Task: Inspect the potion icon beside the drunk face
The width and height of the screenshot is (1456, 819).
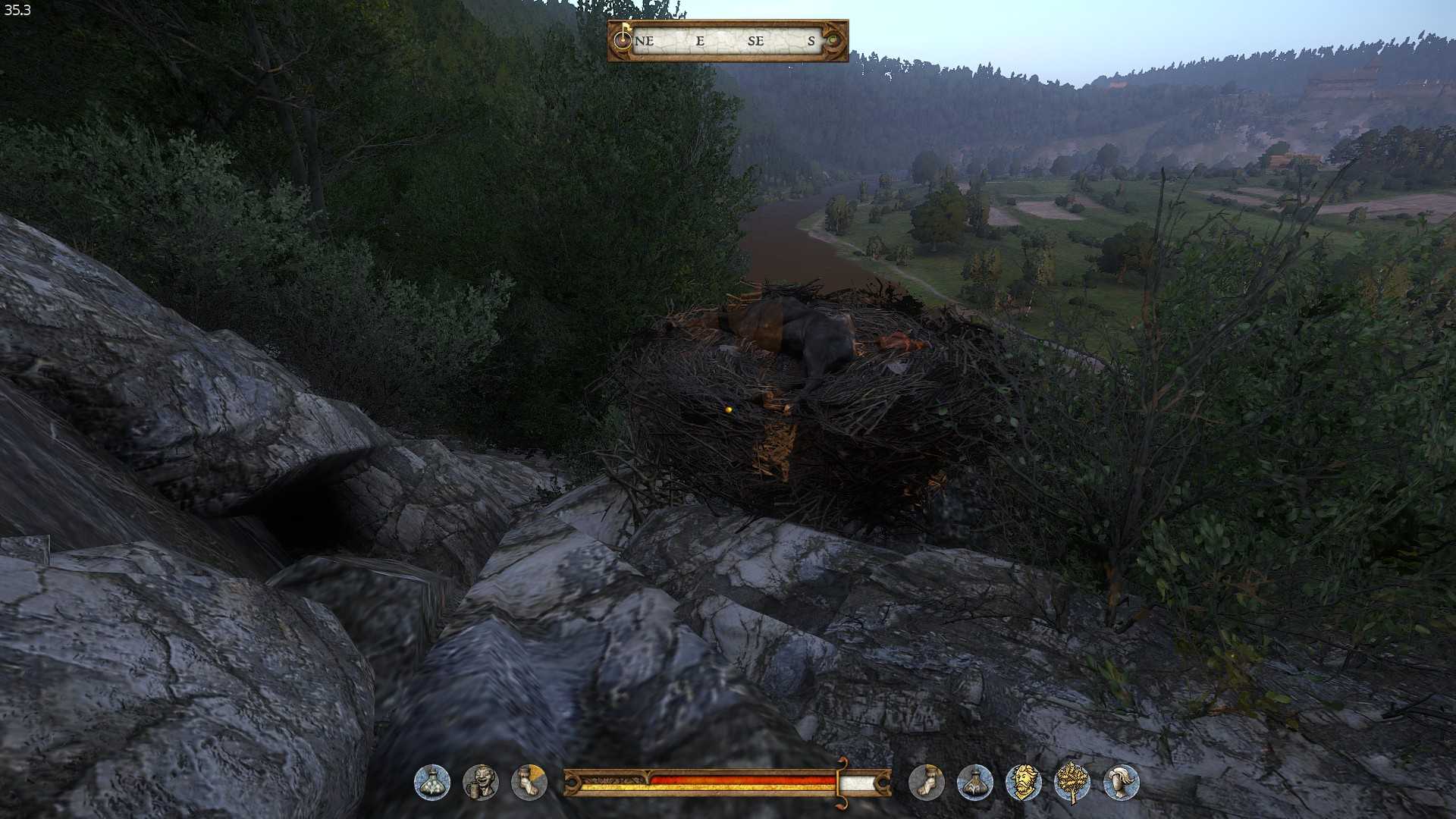Action: tap(432, 783)
